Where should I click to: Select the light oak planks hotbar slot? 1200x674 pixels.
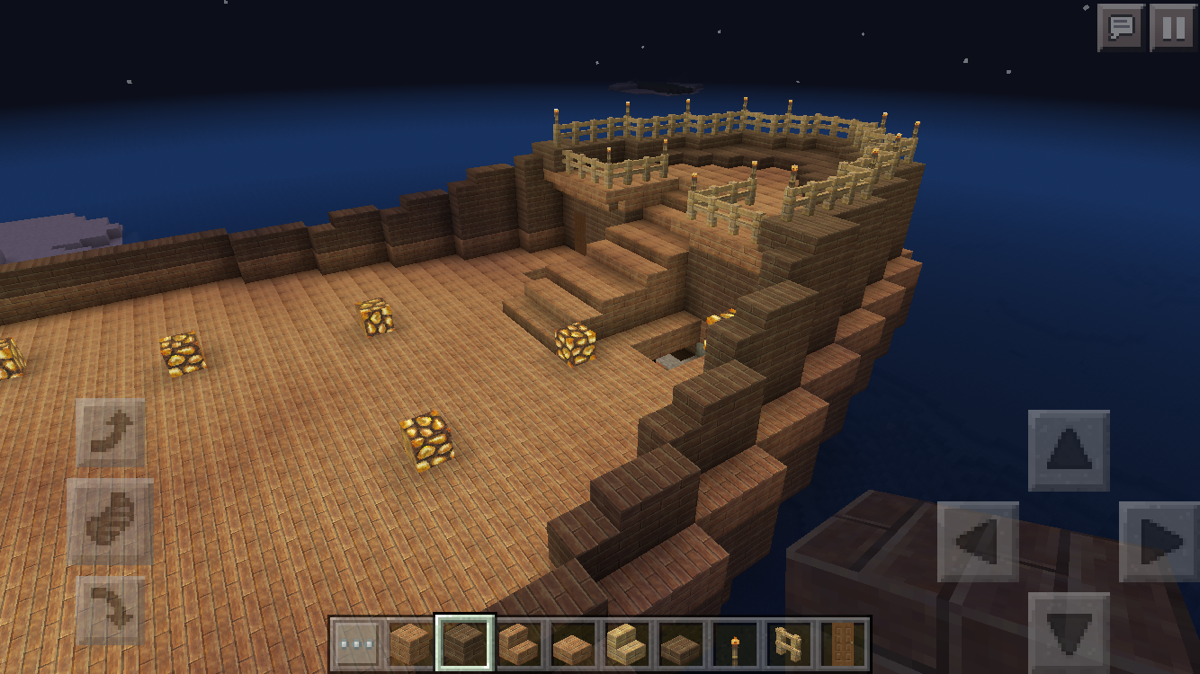click(410, 644)
